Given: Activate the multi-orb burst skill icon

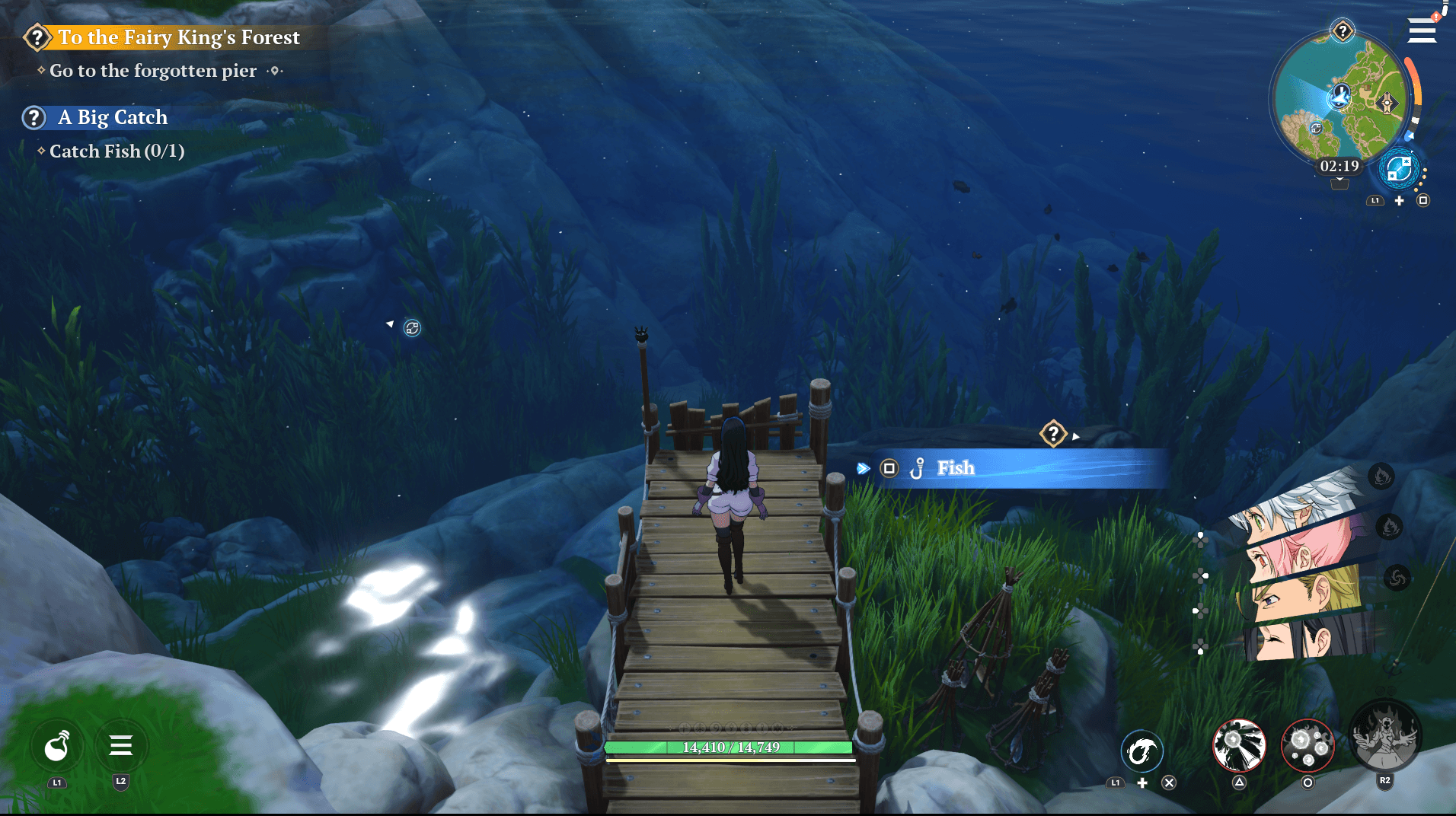Looking at the screenshot, I should coord(1308,745).
